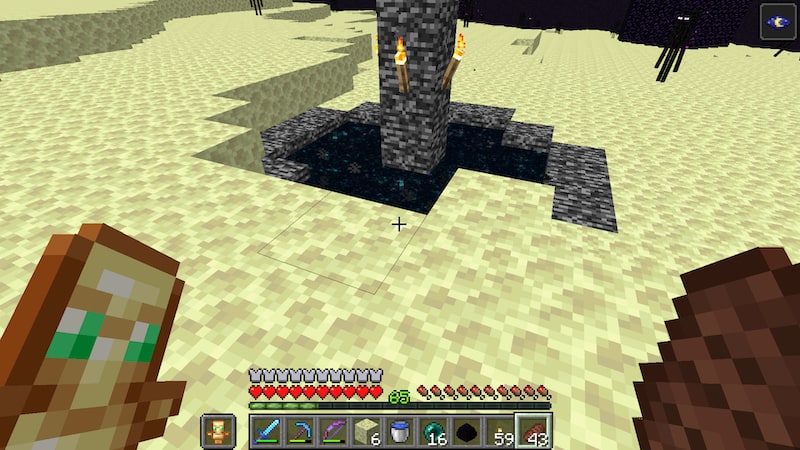Click the totem of undying offhand slot
This screenshot has height=450, width=800.
[x=218, y=431]
